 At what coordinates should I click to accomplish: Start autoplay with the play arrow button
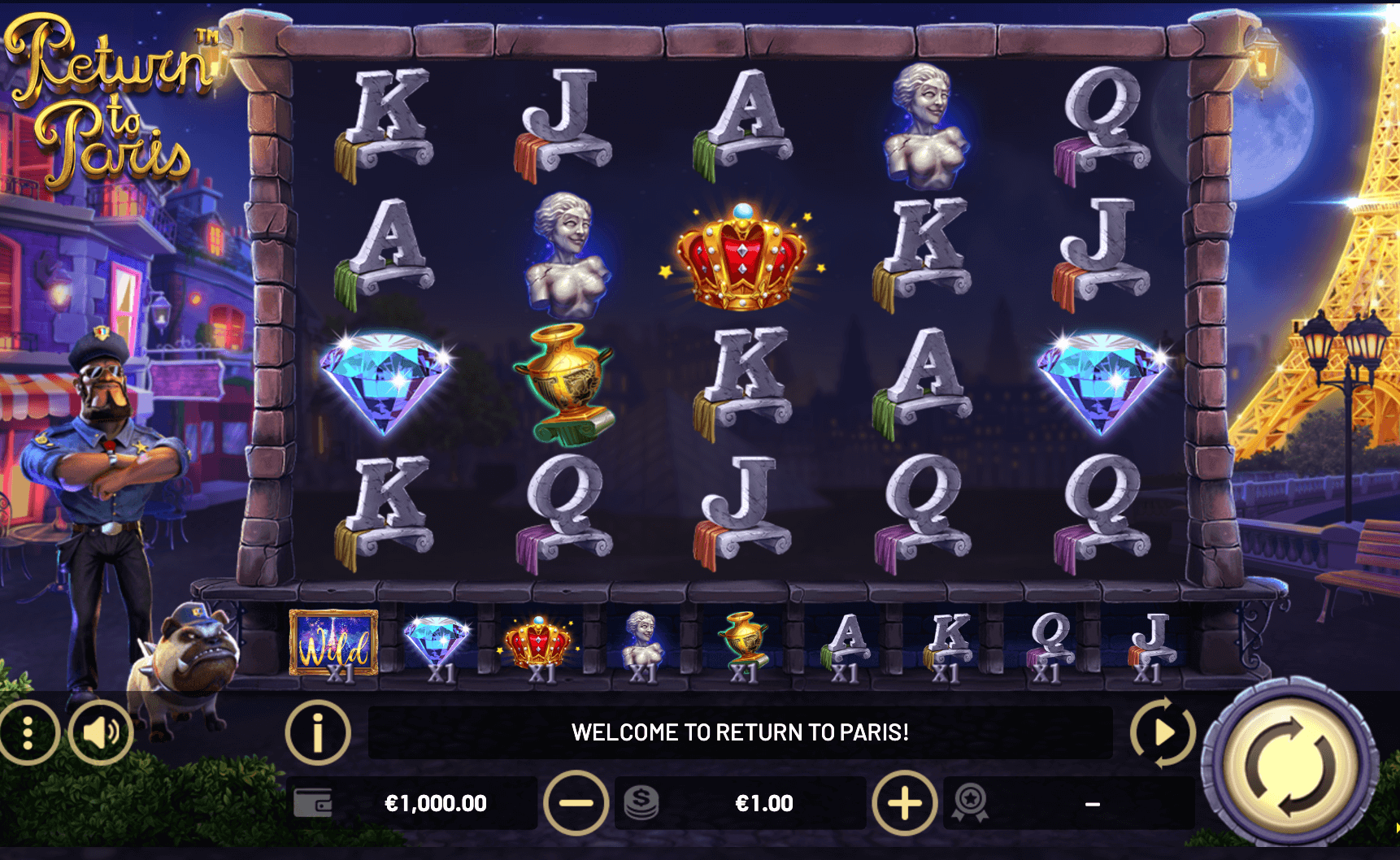(x=1163, y=732)
